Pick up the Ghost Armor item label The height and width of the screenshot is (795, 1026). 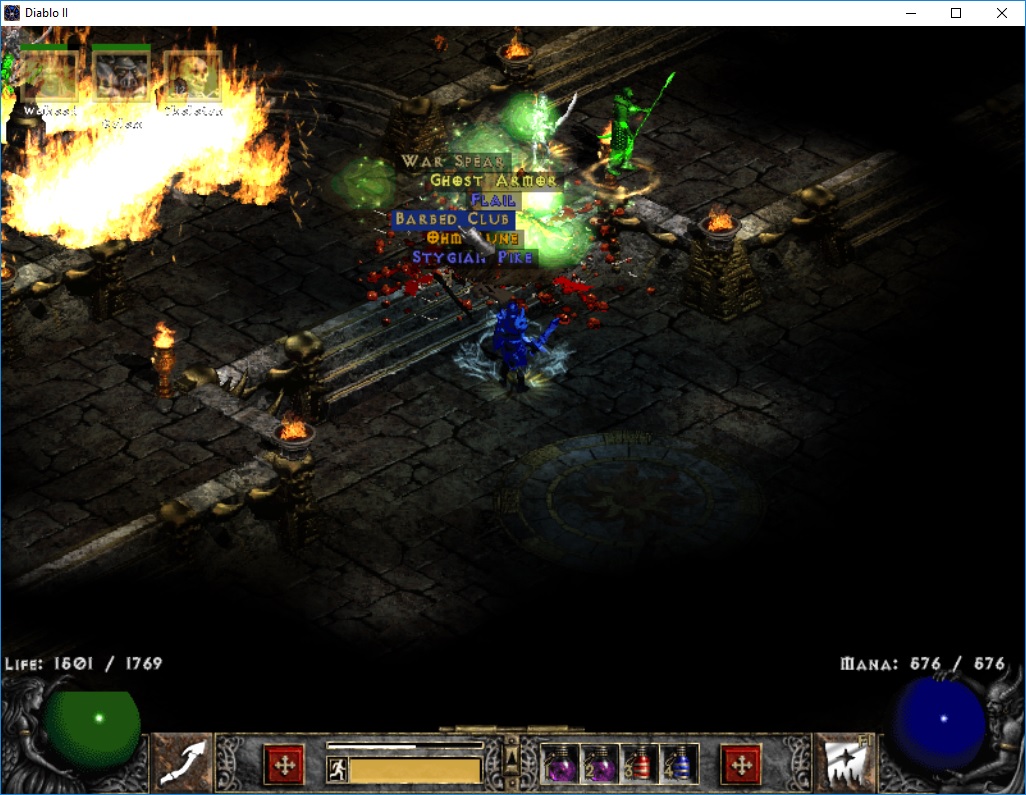[x=493, y=181]
